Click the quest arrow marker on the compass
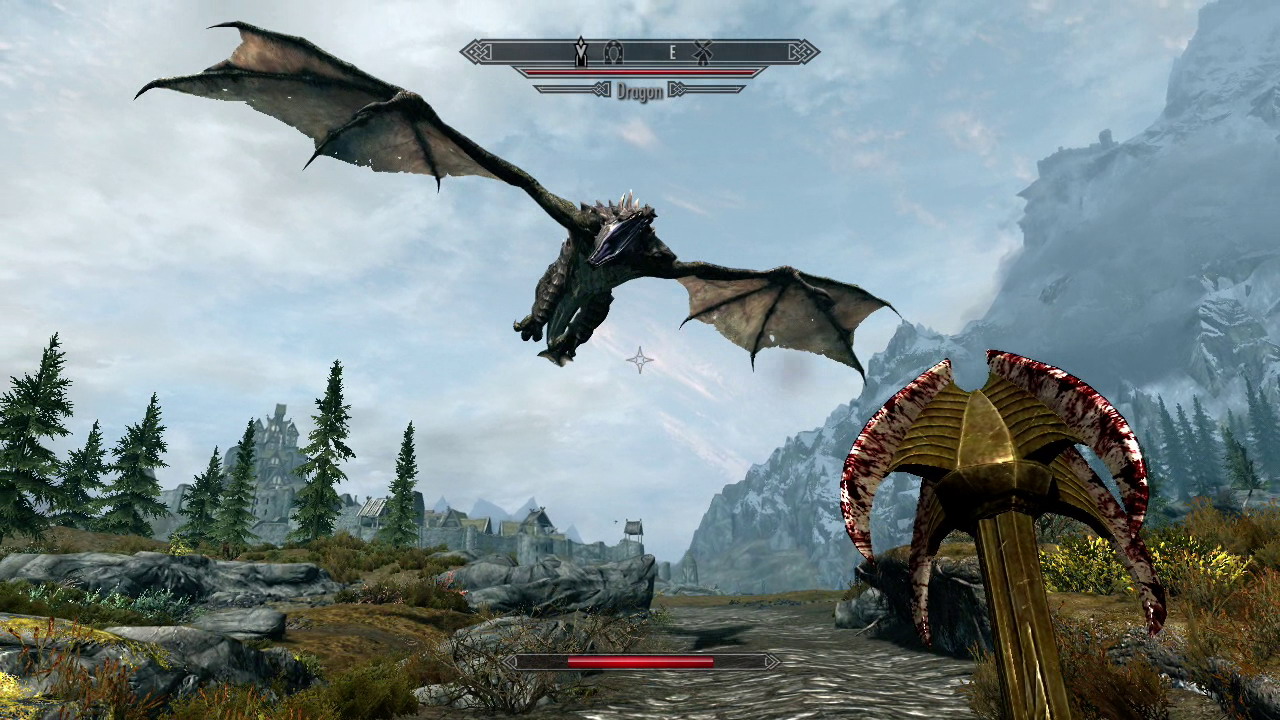 (580, 51)
